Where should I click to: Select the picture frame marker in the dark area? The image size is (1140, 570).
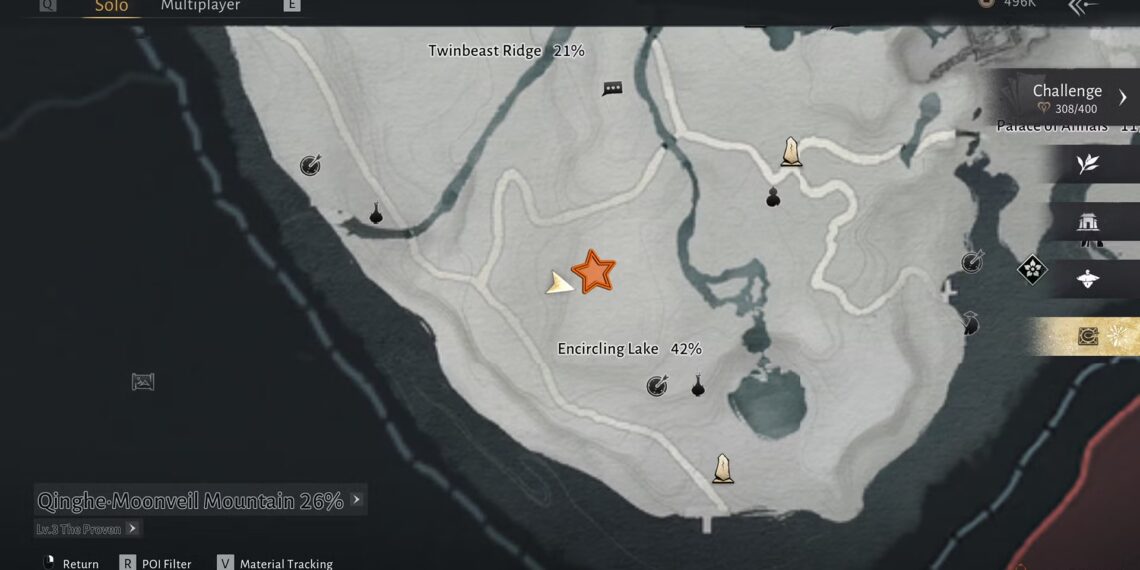[x=143, y=381]
